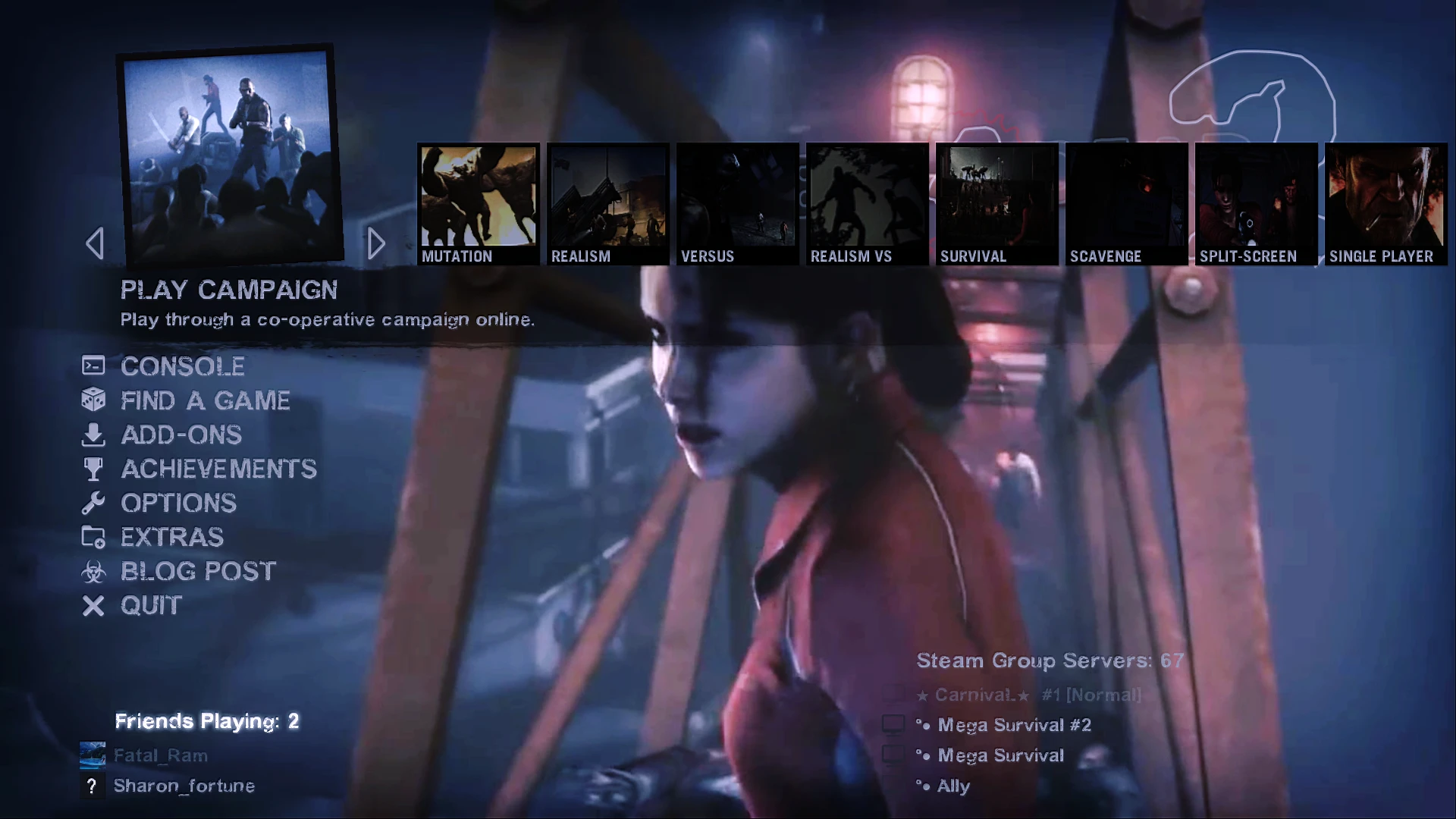Select friend Fatal_Ram from Friends Playing
Image resolution: width=1456 pixels, height=819 pixels.
pos(161,755)
